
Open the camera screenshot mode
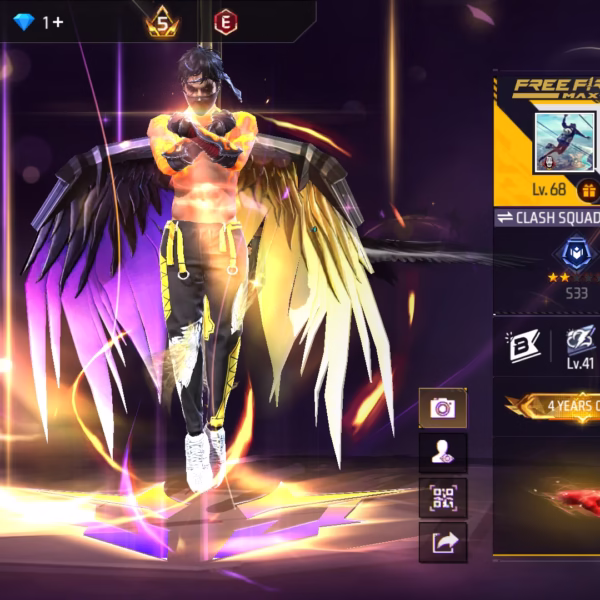(x=442, y=408)
